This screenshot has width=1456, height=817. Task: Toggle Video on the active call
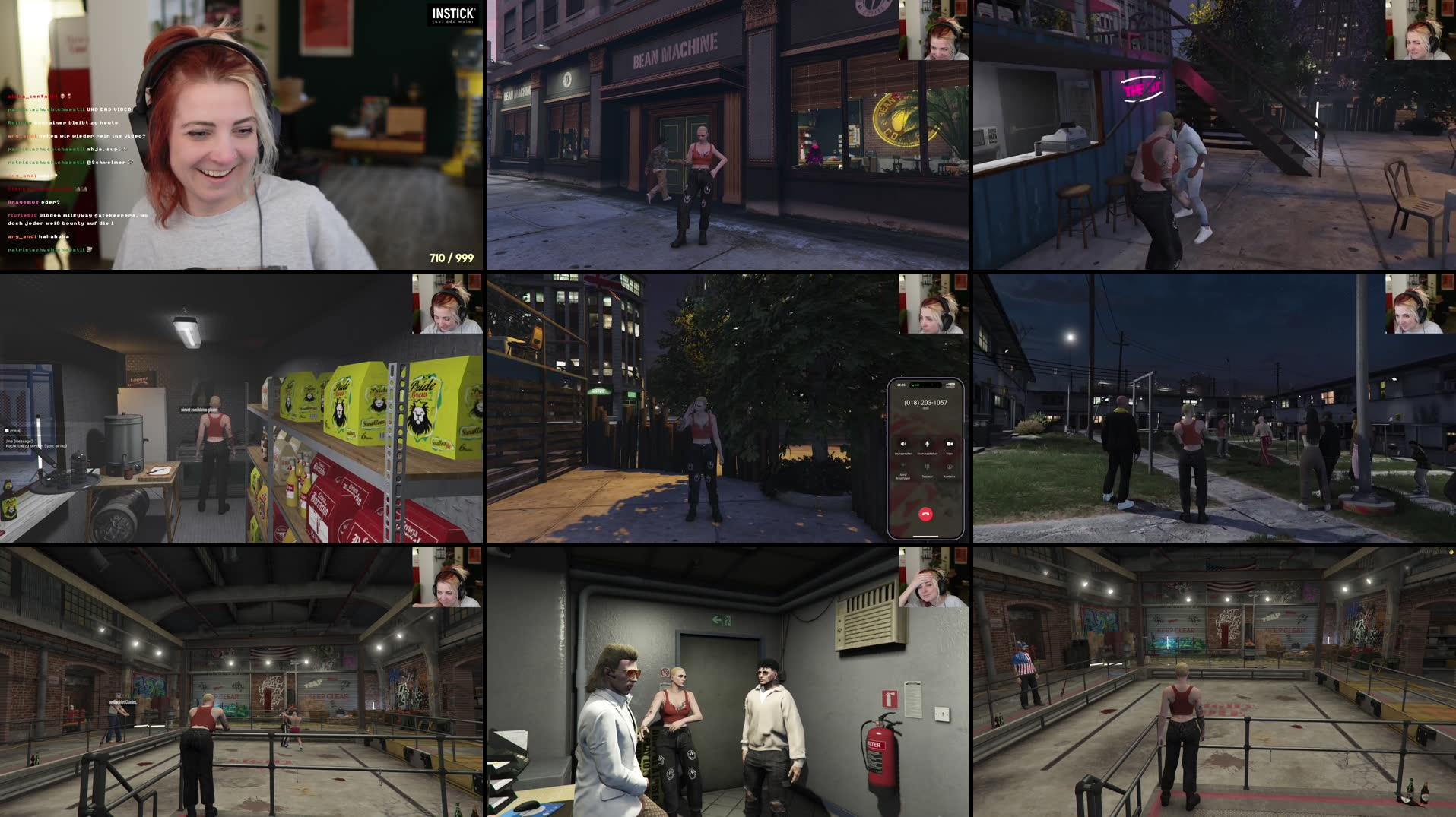click(950, 443)
